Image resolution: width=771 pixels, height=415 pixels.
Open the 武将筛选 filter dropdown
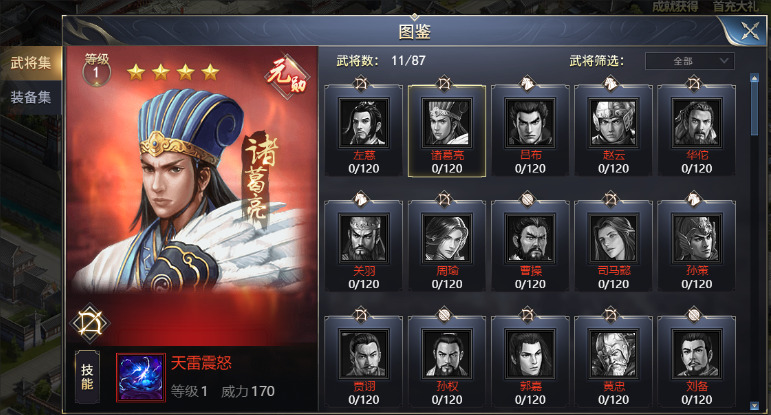coord(690,61)
